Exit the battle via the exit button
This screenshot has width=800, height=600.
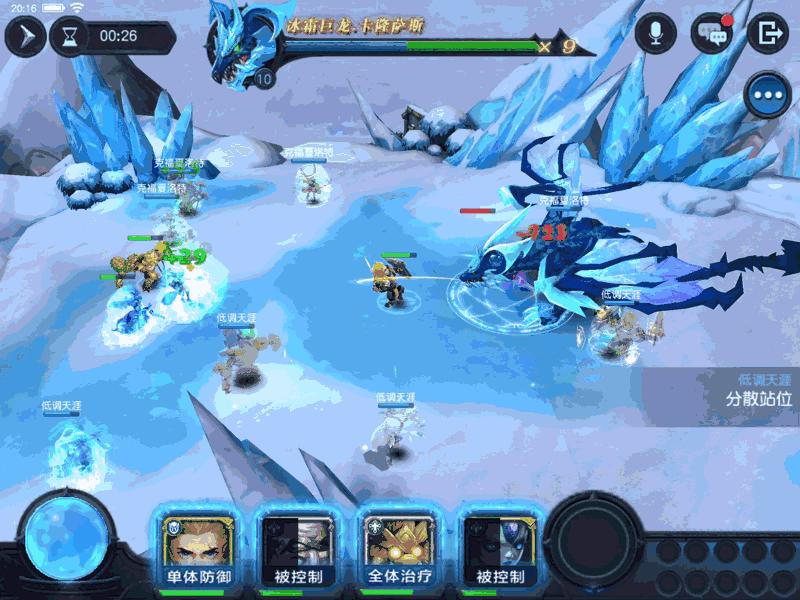(768, 33)
